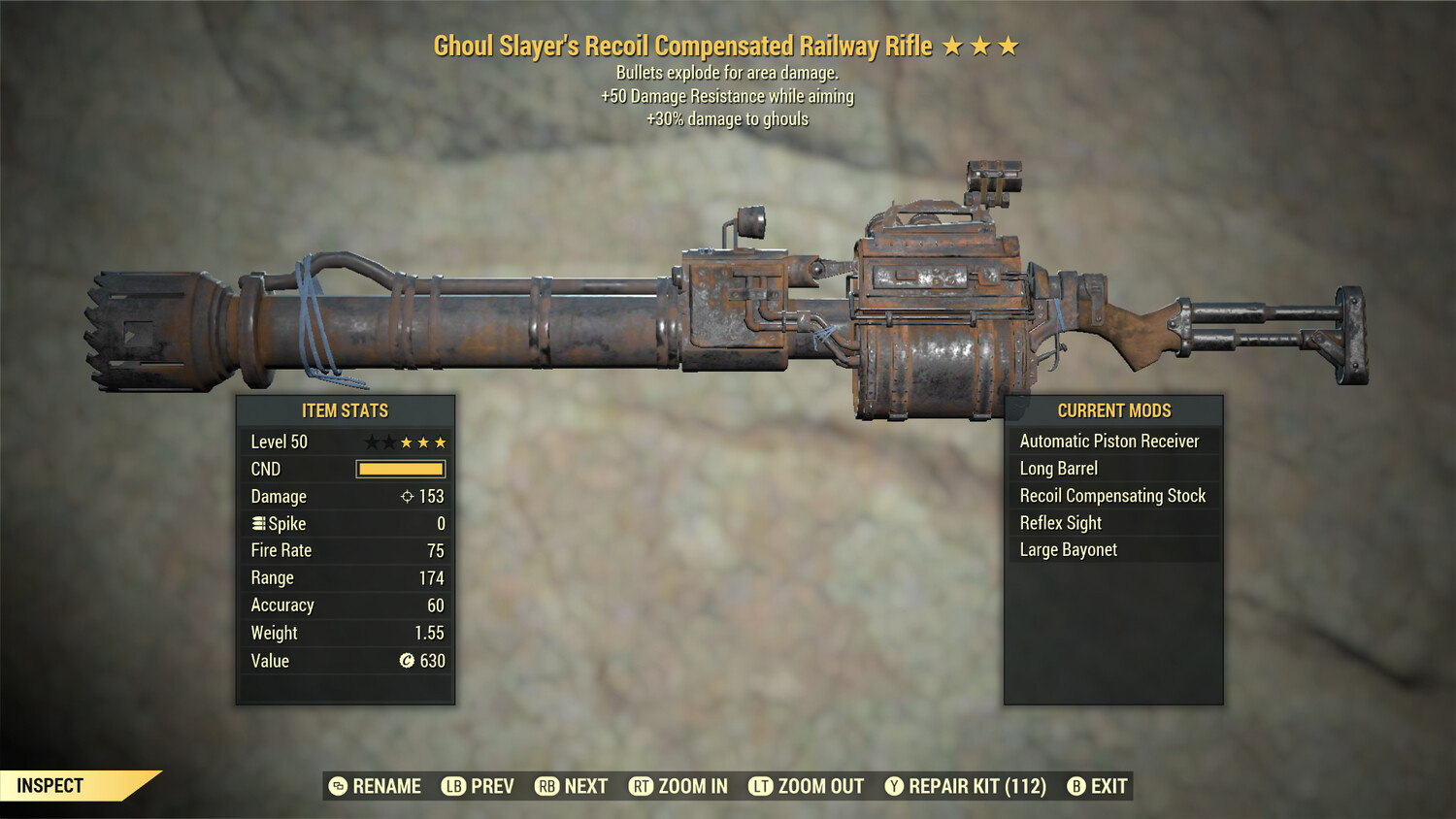Click the LT zoom out icon
The width and height of the screenshot is (1456, 819).
(762, 786)
